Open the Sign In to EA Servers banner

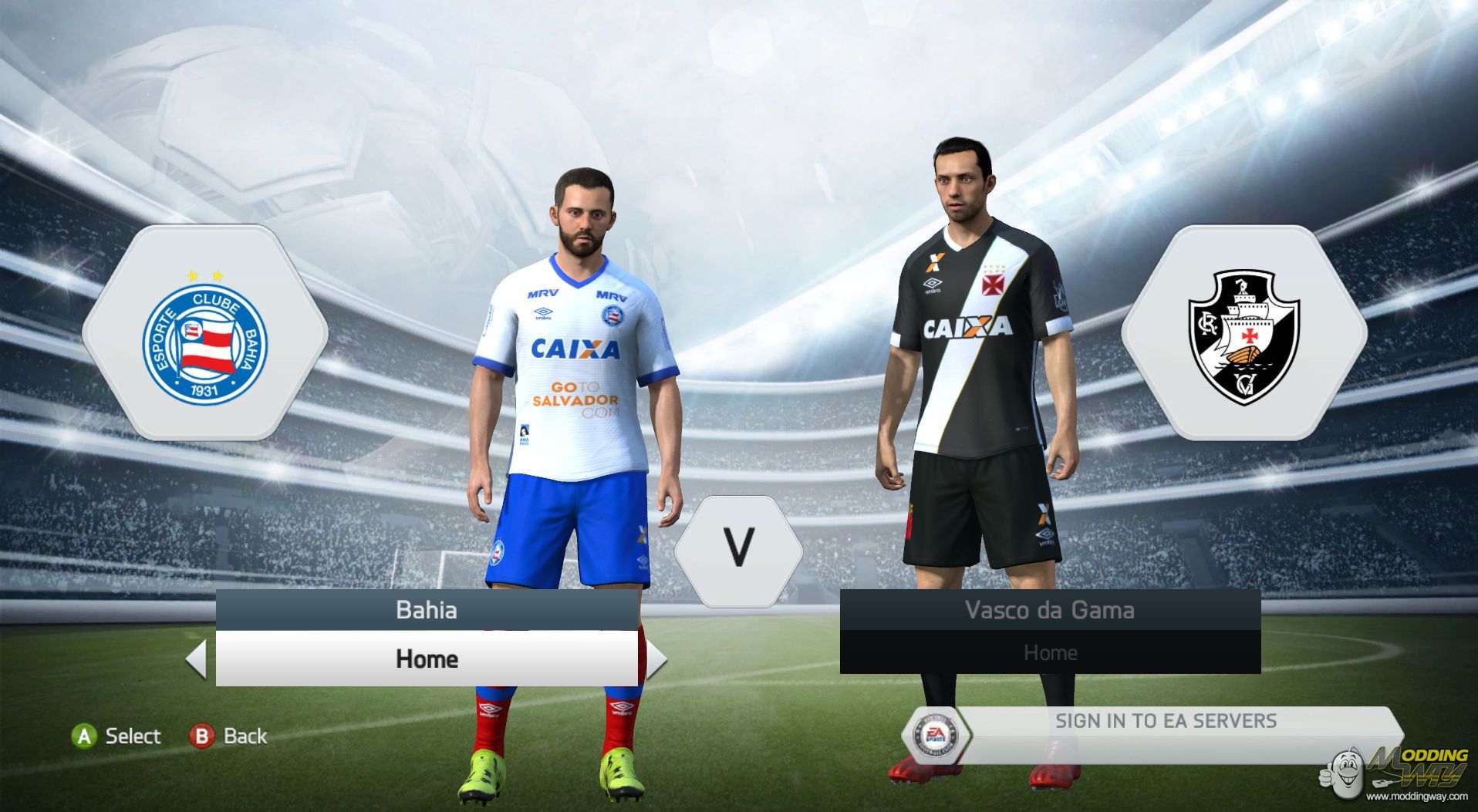coord(1165,722)
